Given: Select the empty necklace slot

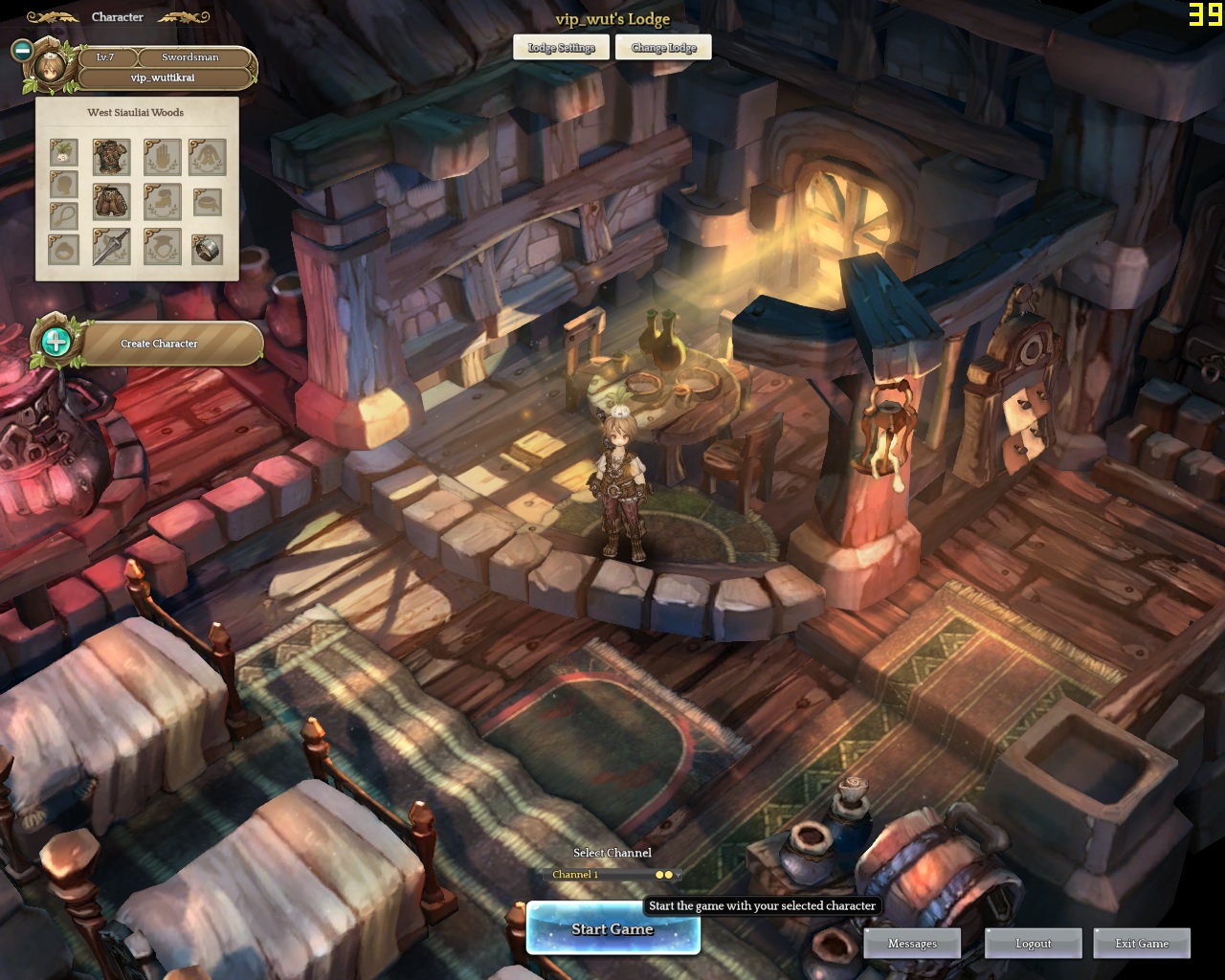Looking at the screenshot, I should click(64, 216).
